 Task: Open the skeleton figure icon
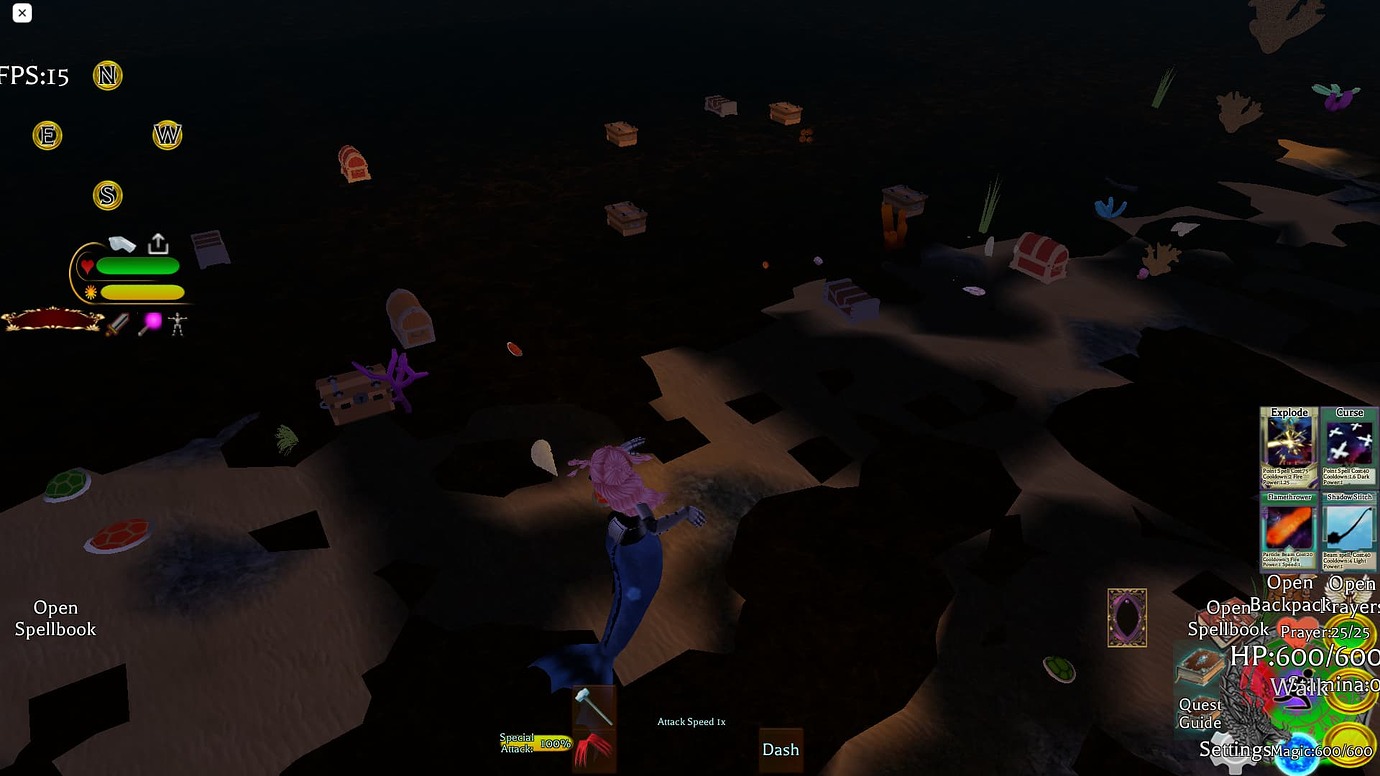[x=178, y=324]
